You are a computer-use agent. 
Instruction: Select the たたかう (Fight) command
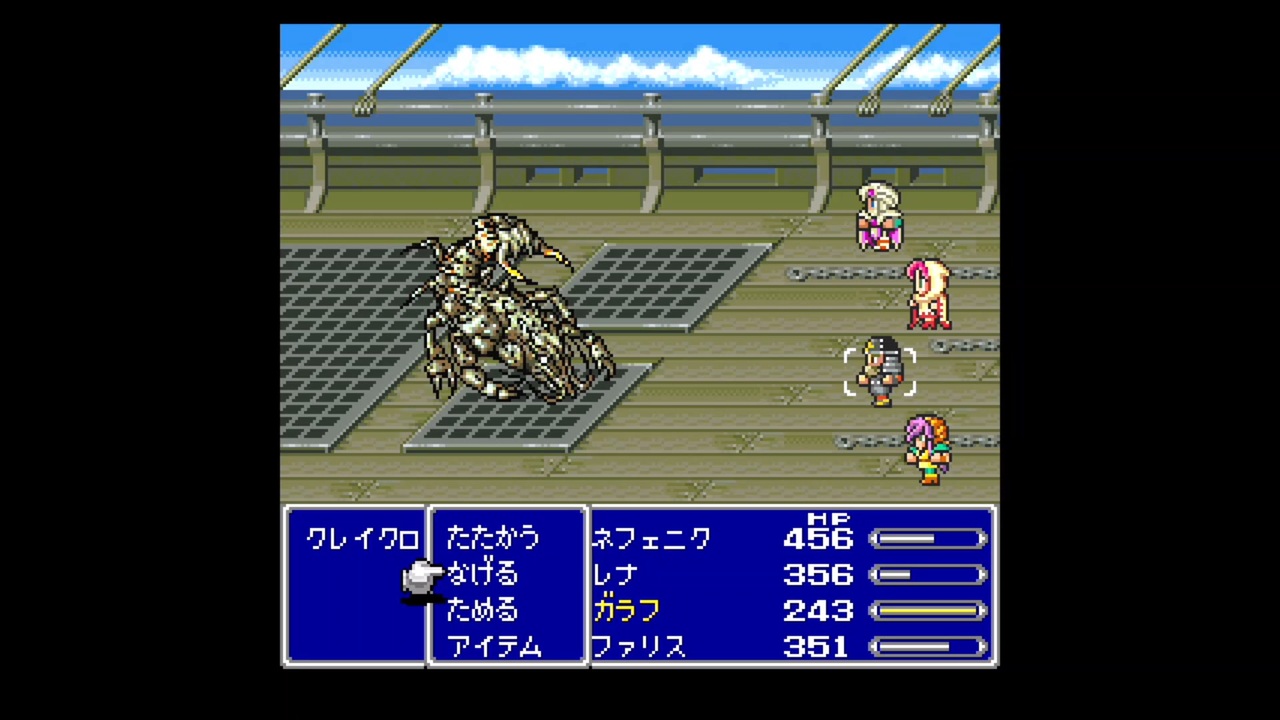pos(492,538)
